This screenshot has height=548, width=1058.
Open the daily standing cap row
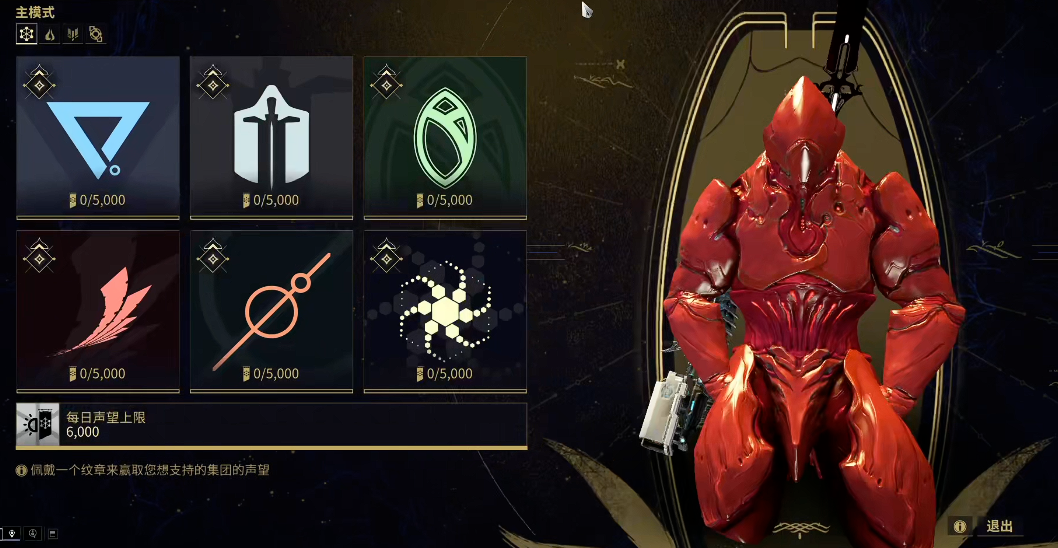271,425
